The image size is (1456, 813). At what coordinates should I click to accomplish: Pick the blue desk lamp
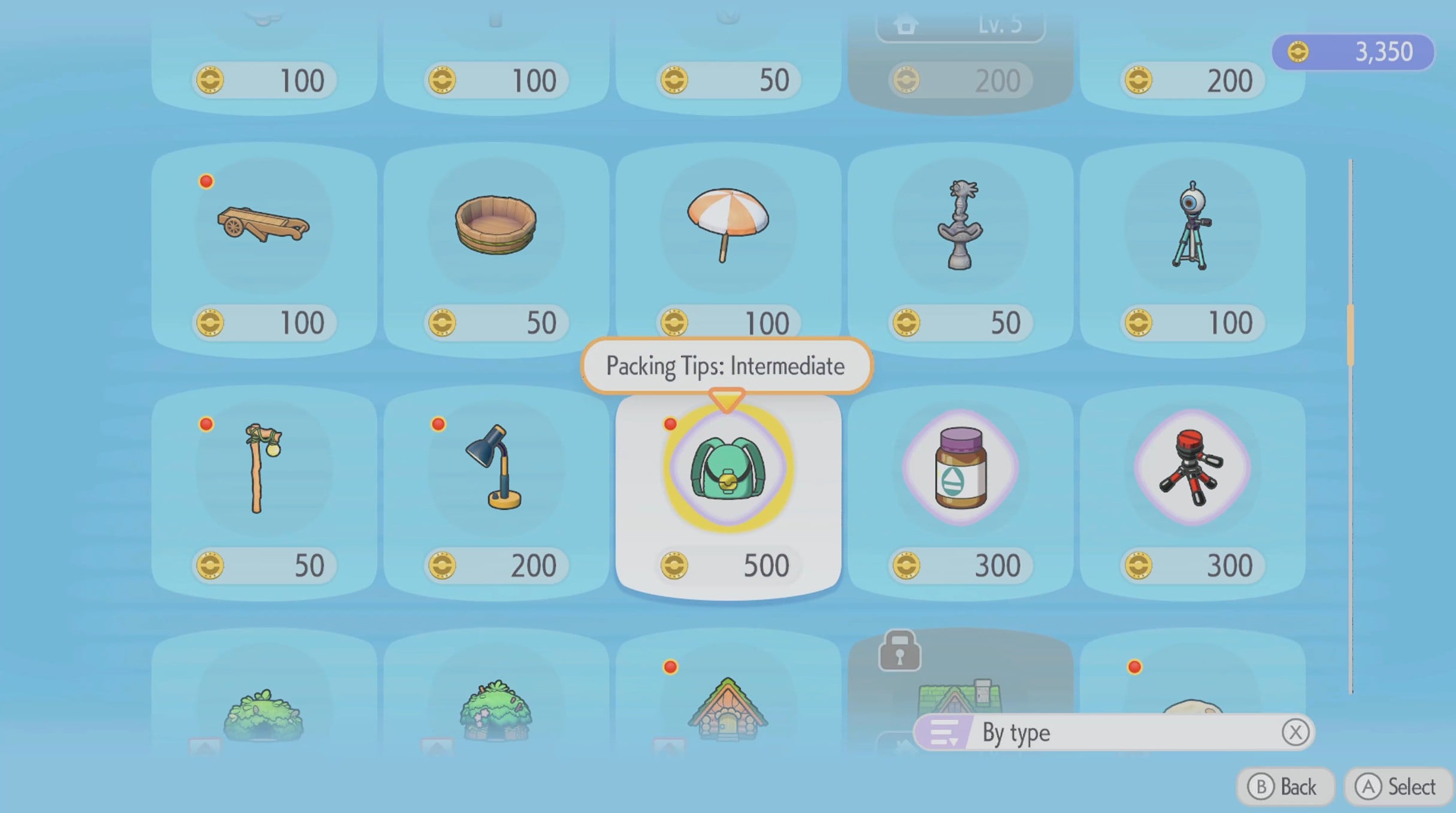(495, 469)
